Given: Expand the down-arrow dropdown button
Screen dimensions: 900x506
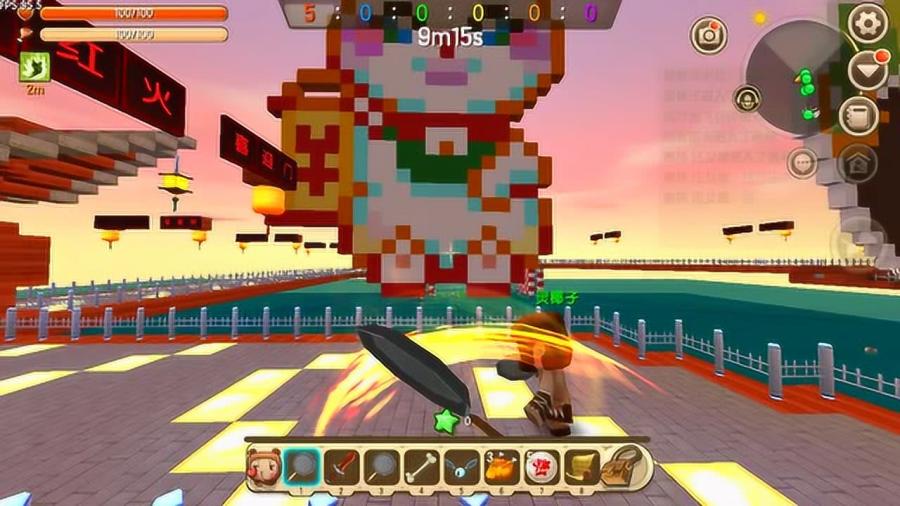Looking at the screenshot, I should point(866,69).
